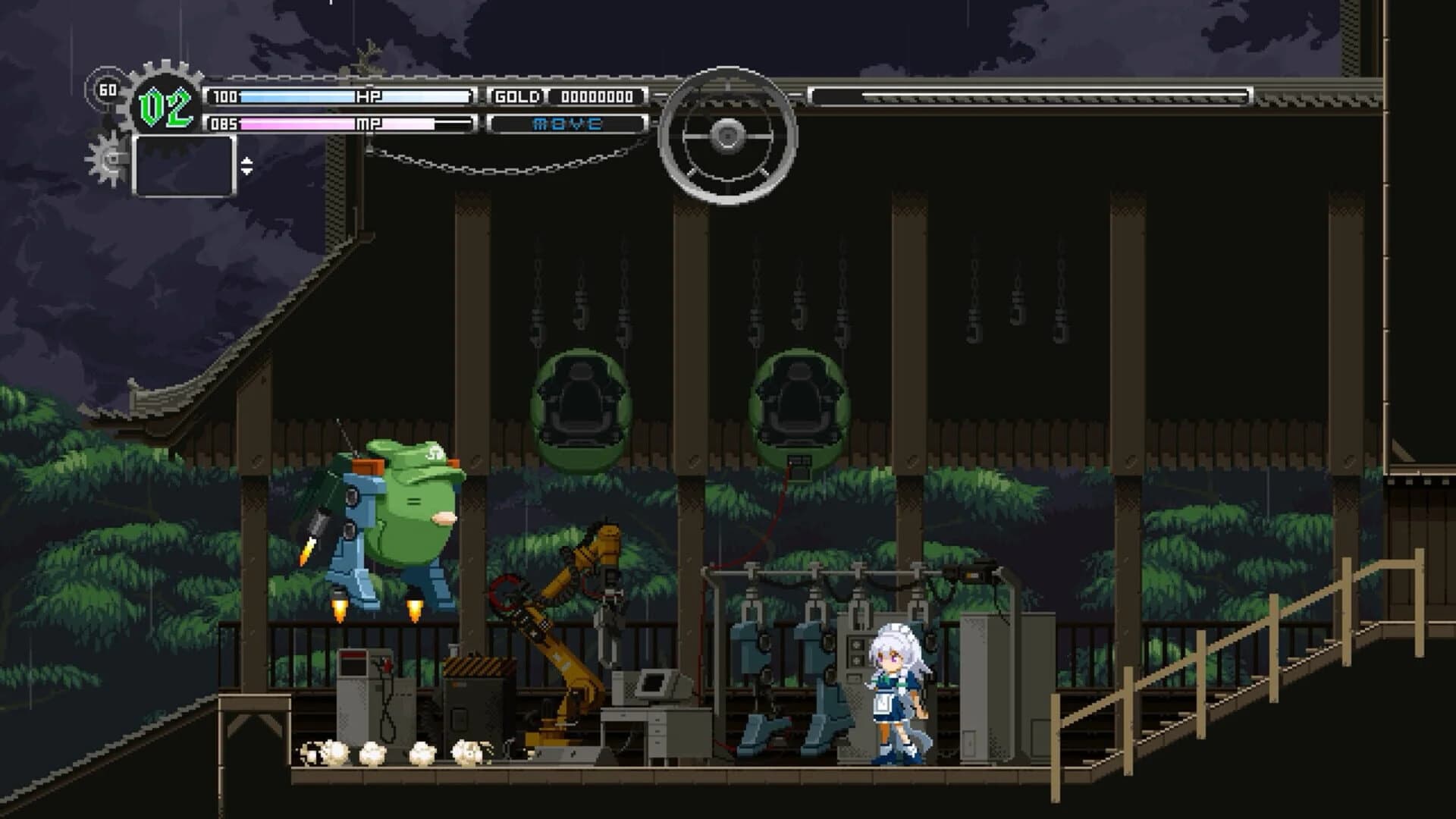The width and height of the screenshot is (1456, 819).
Task: Click the GOLD label on the HUD
Action: coord(518,96)
